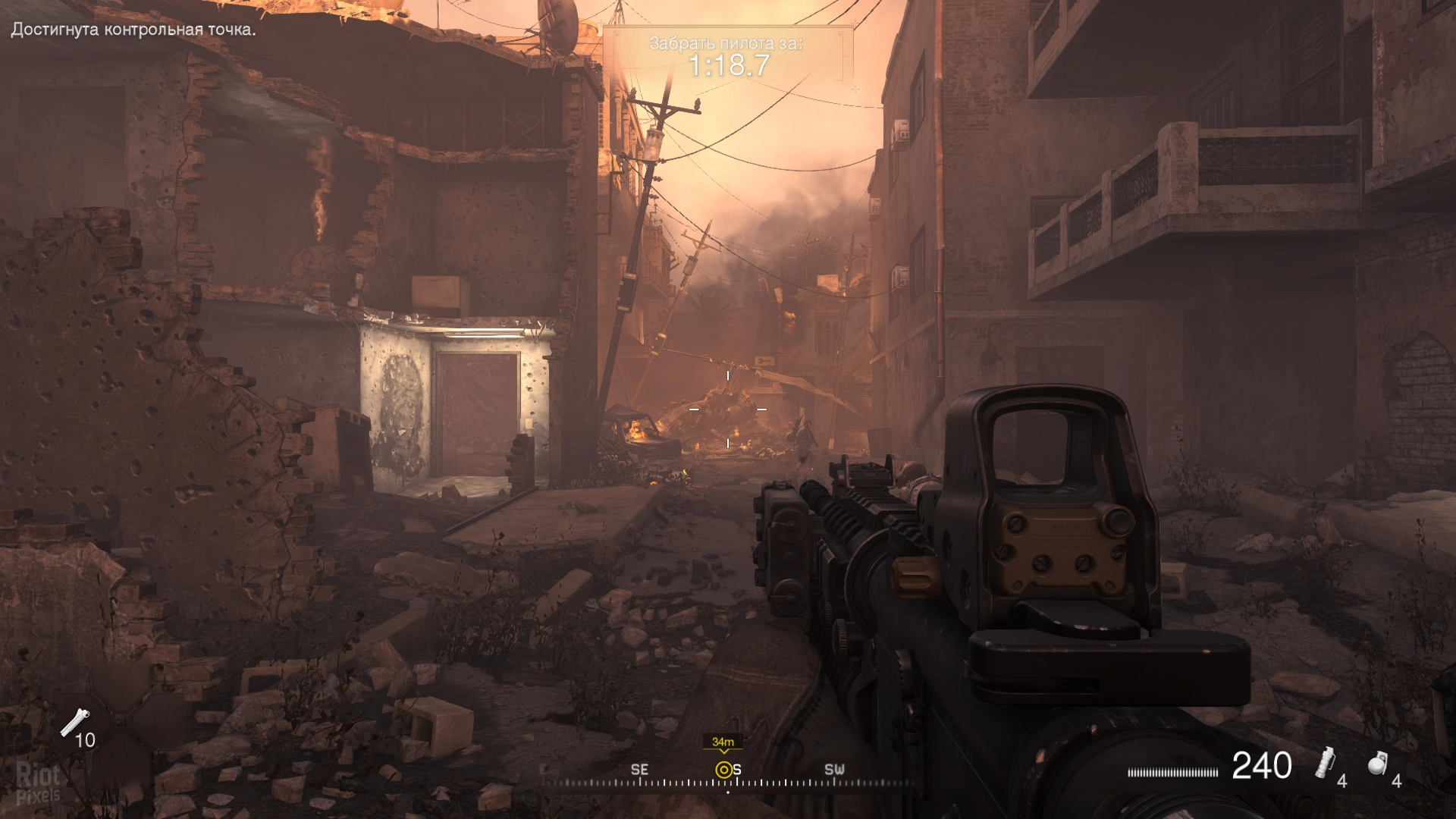Click the yellow objective marker on compass
The width and height of the screenshot is (1456, 819).
click(x=723, y=770)
